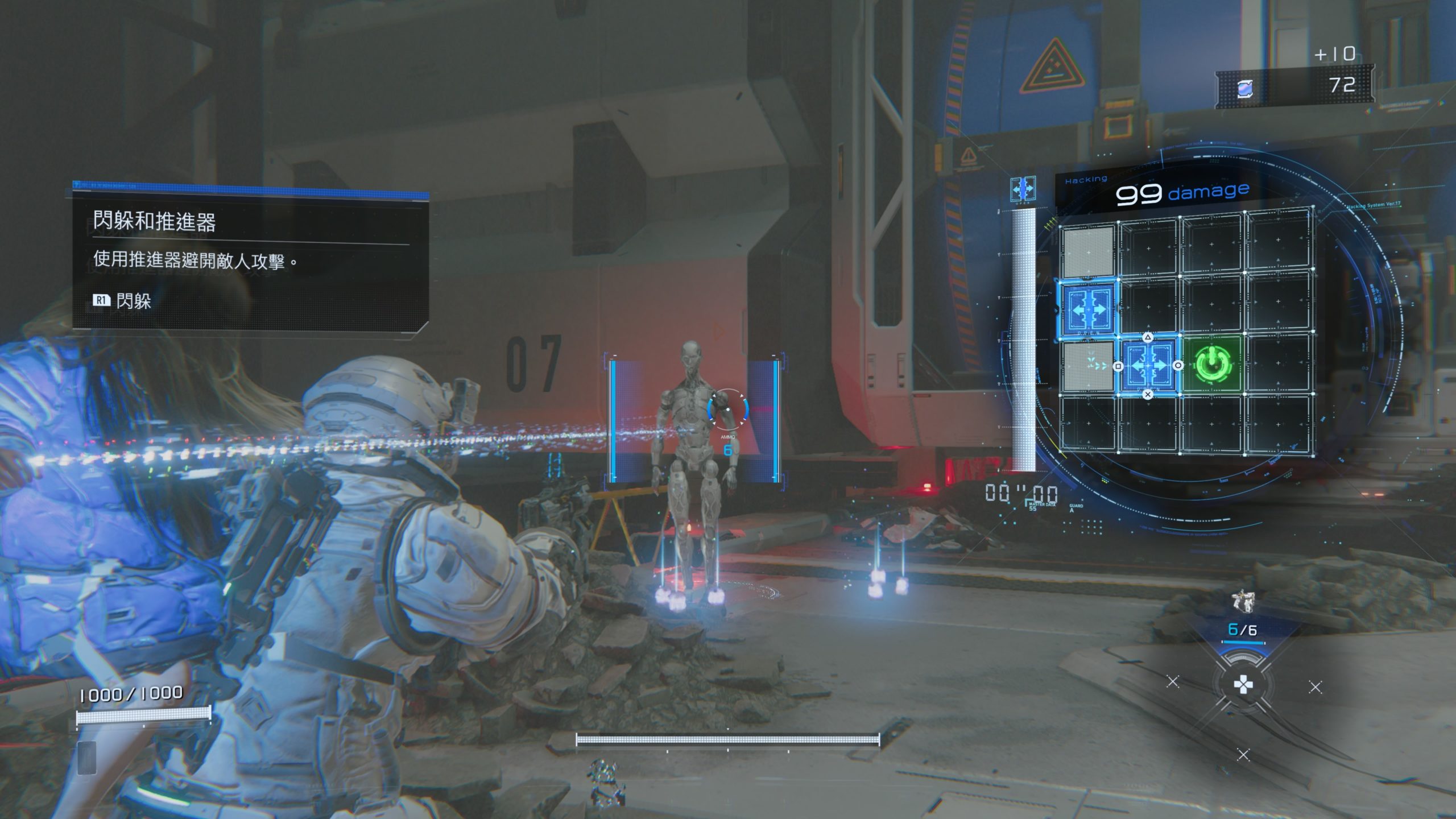Screen dimensions: 1456x819
Task: Click the 閃躲和推進器 tutorial panel
Action: 250,259
